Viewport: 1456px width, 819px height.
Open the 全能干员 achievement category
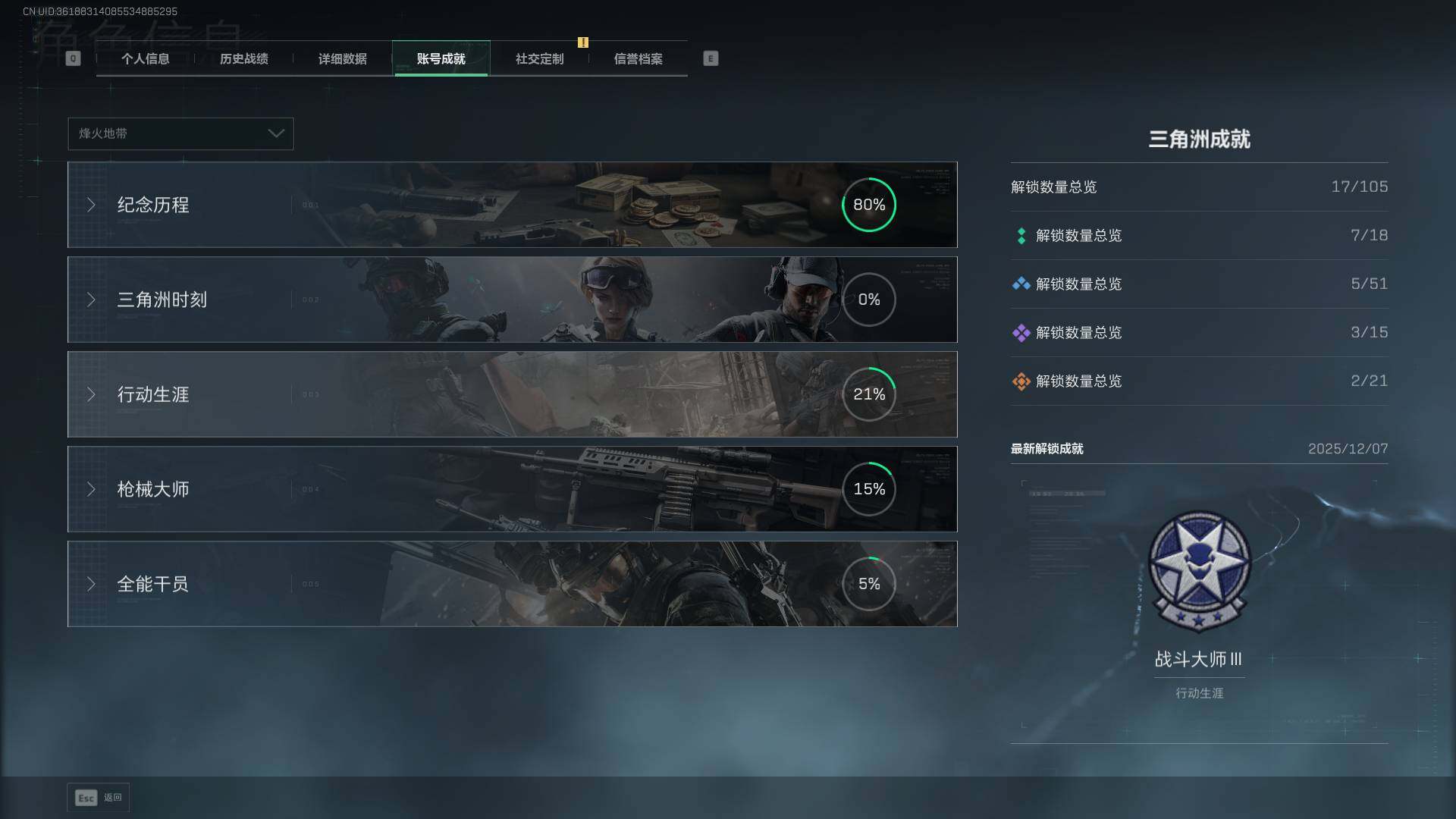[512, 584]
